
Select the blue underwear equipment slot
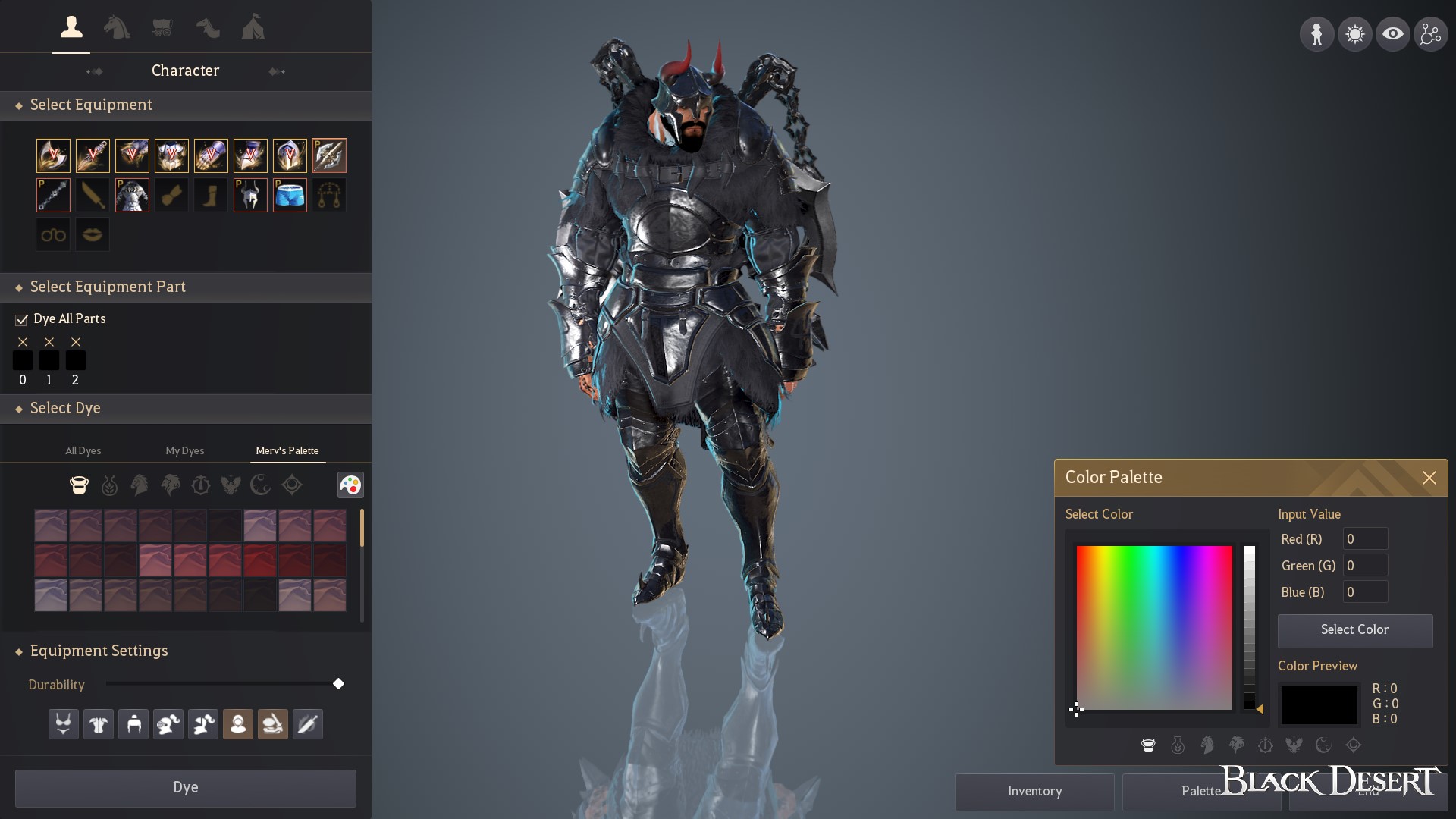pyautogui.click(x=290, y=195)
